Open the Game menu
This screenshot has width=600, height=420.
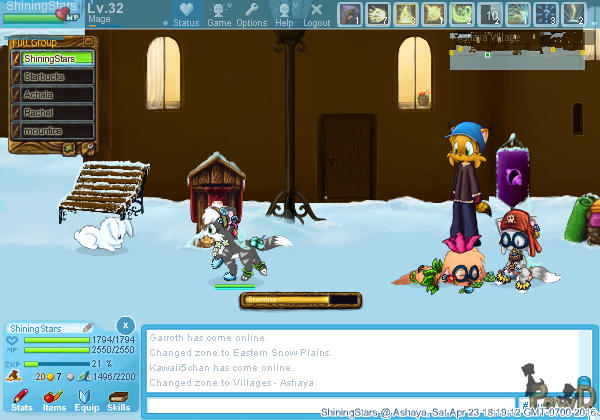point(219,14)
